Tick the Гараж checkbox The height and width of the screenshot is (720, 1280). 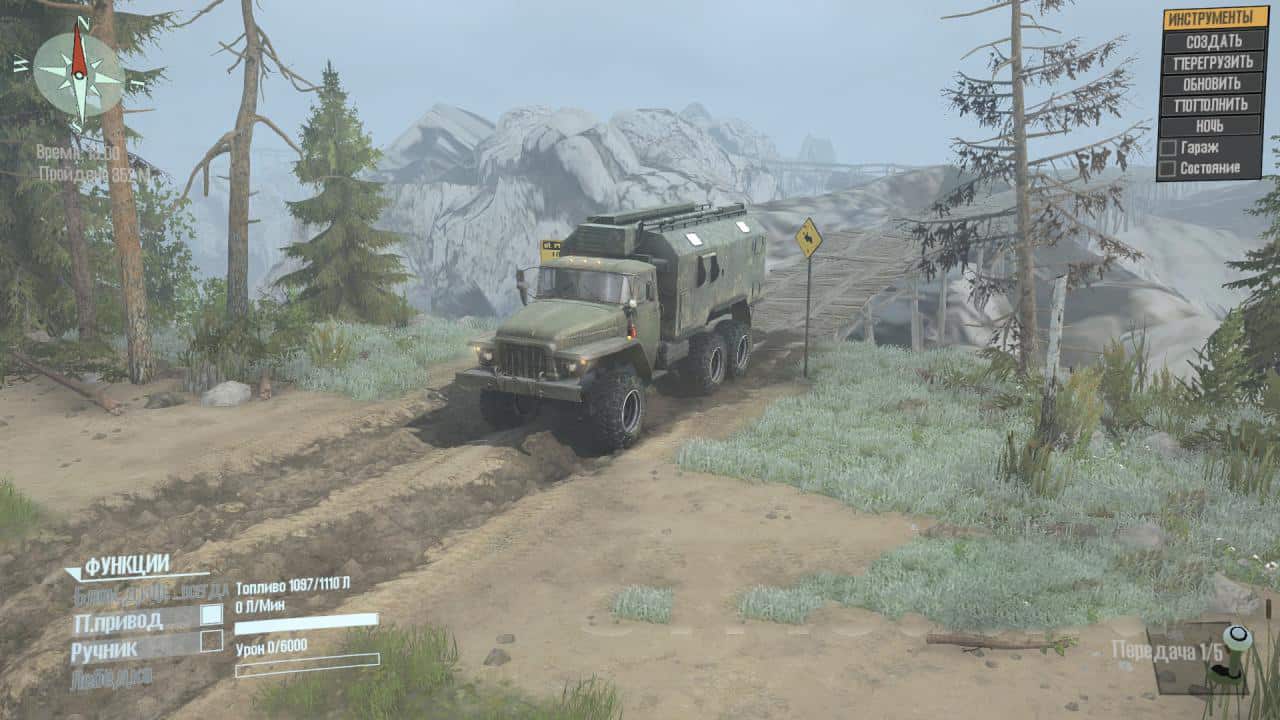coord(1167,147)
